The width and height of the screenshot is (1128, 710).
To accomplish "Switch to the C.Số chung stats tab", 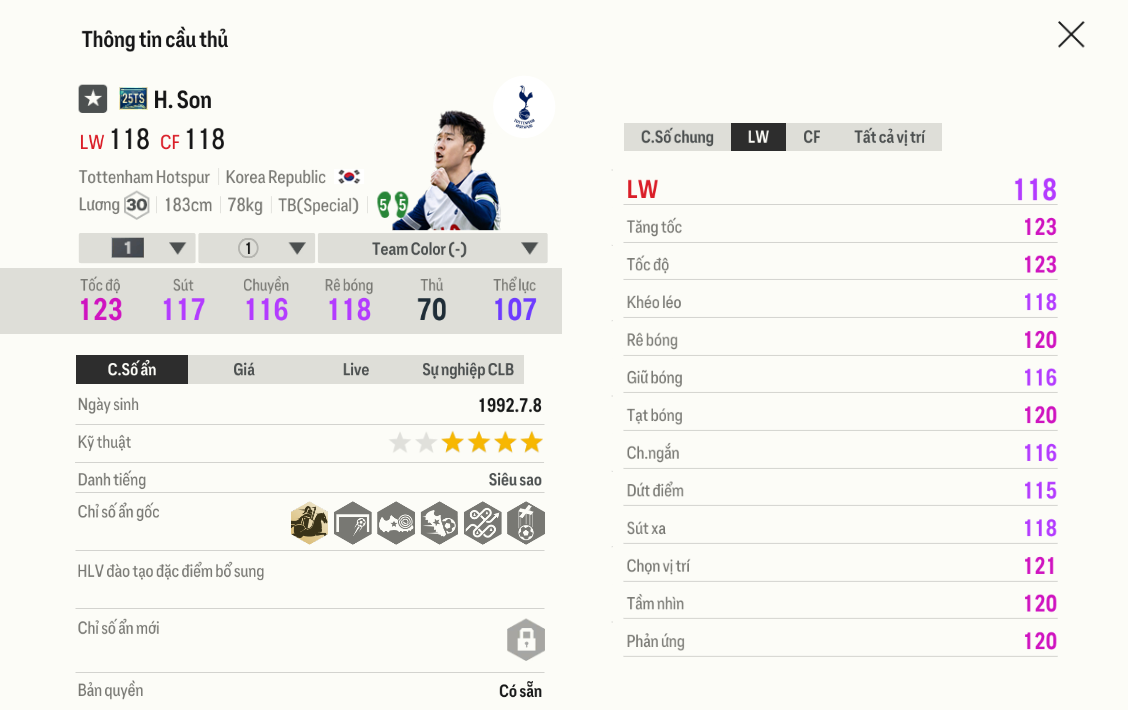I will 677,137.
